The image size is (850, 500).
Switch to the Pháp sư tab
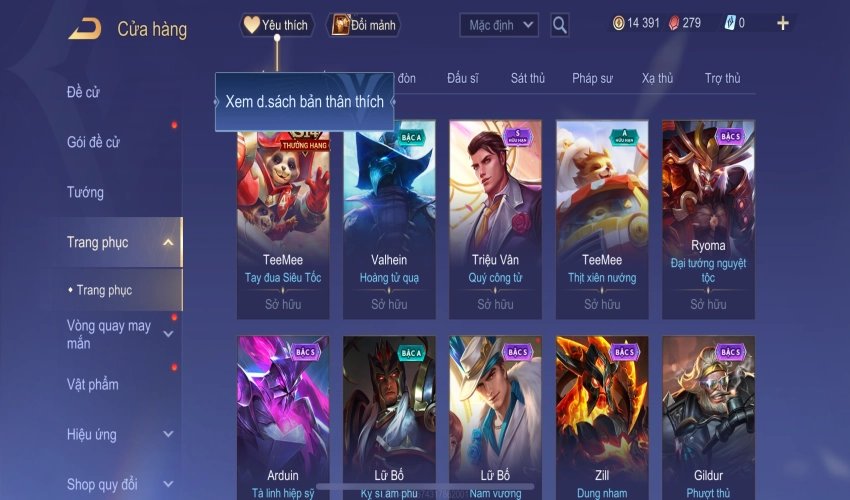pos(593,78)
